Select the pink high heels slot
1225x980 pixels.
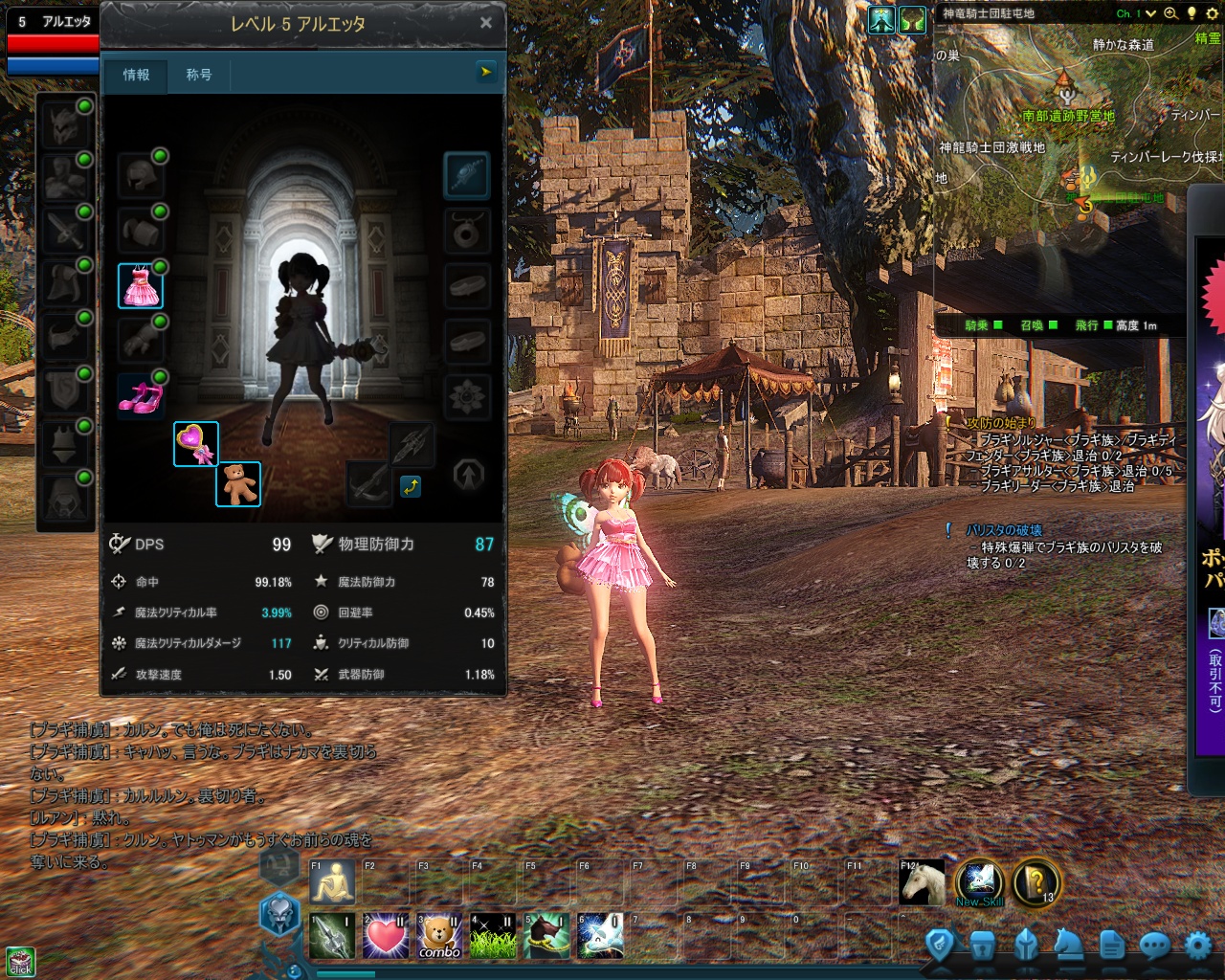coord(141,396)
